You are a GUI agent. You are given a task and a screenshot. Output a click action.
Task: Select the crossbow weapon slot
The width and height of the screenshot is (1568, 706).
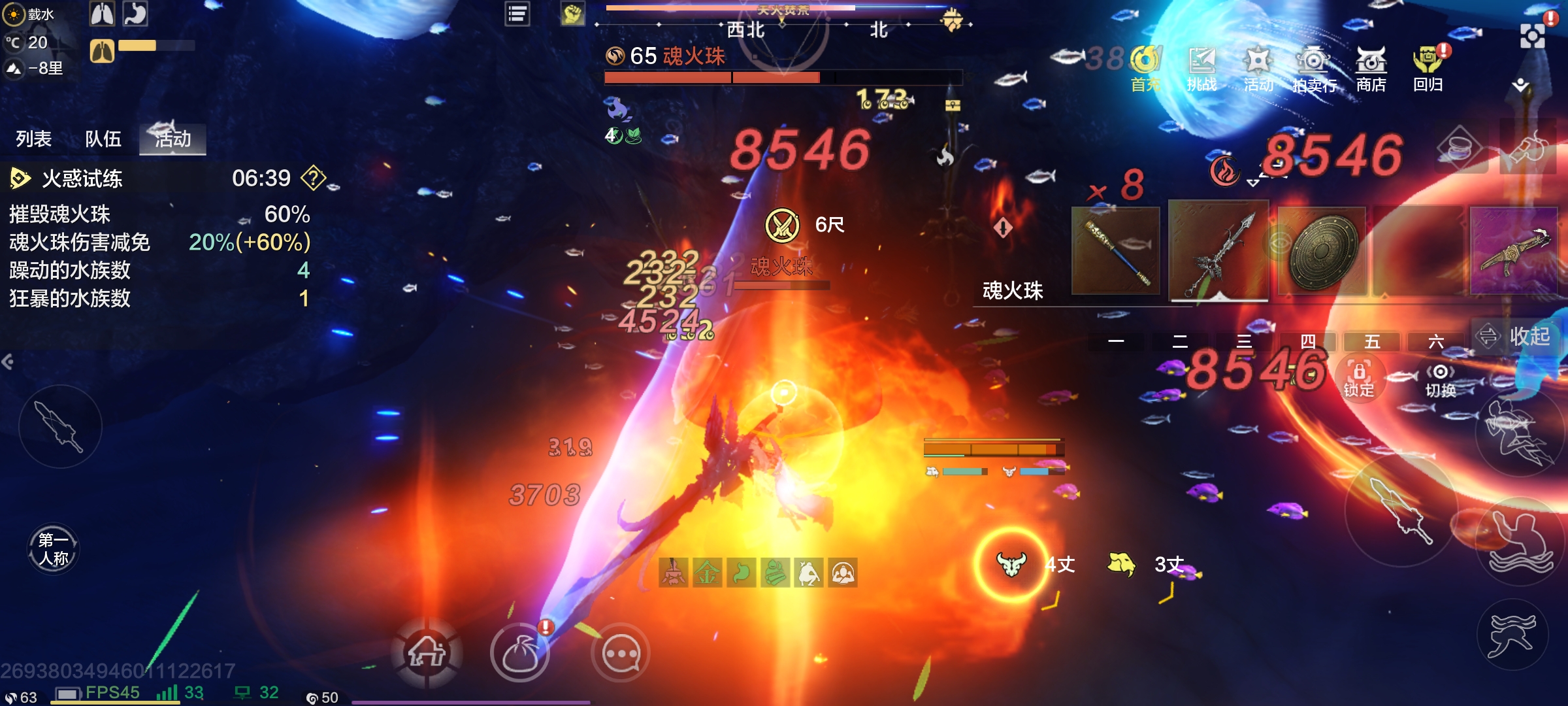coord(1514,252)
